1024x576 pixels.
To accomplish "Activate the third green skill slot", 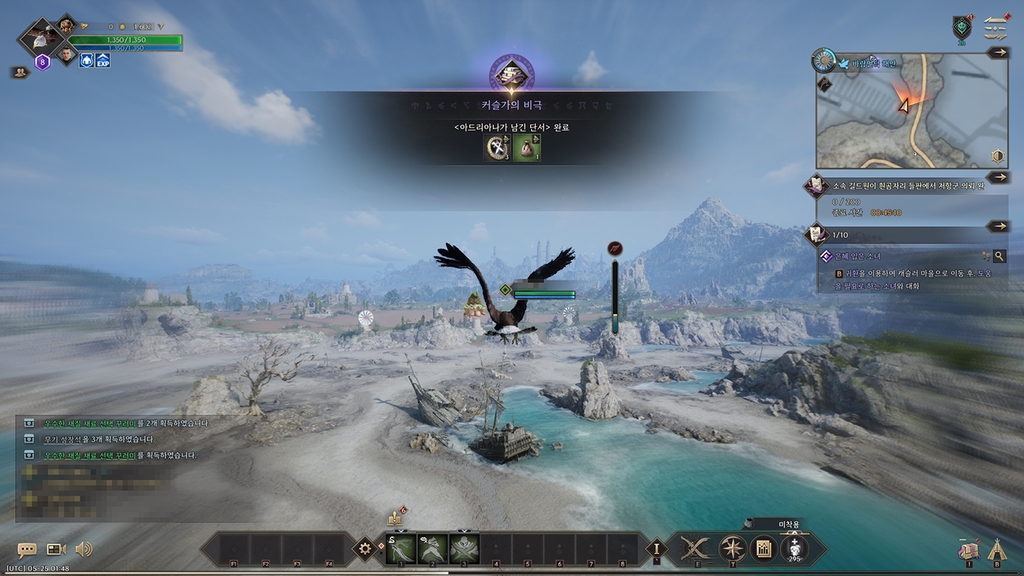I will (464, 548).
